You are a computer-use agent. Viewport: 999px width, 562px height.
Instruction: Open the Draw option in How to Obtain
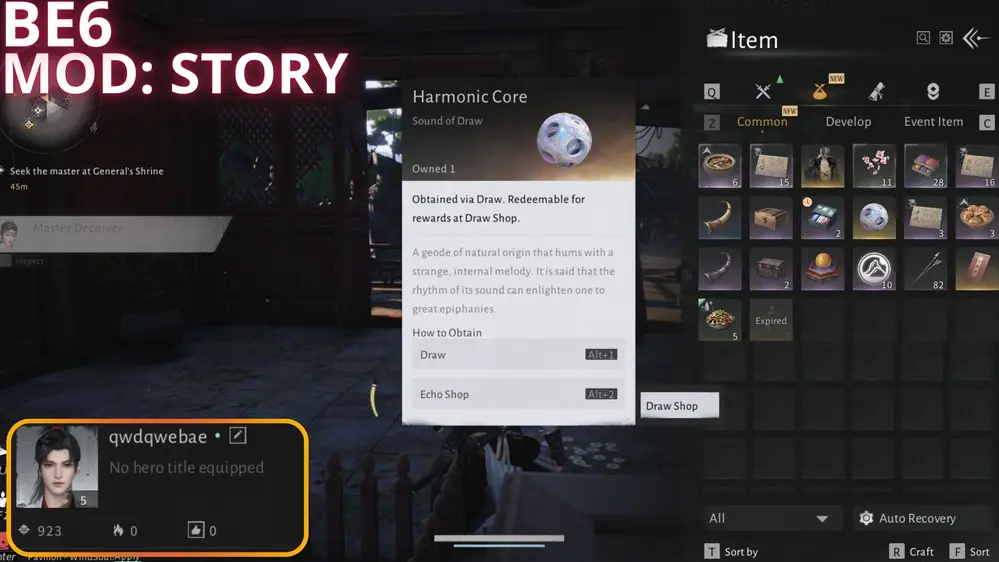click(518, 355)
